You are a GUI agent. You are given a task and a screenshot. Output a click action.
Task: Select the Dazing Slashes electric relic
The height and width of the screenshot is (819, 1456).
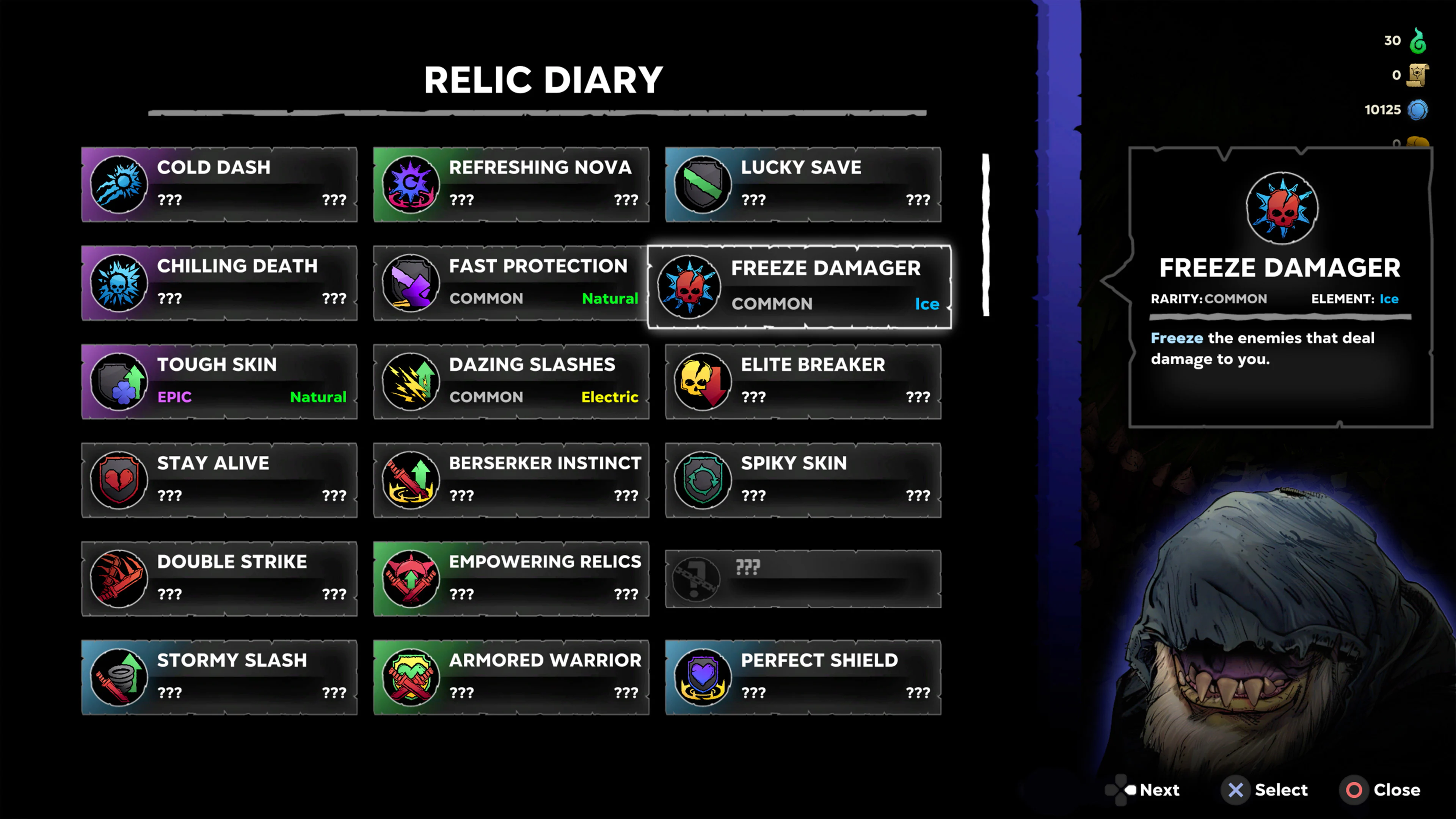[511, 381]
